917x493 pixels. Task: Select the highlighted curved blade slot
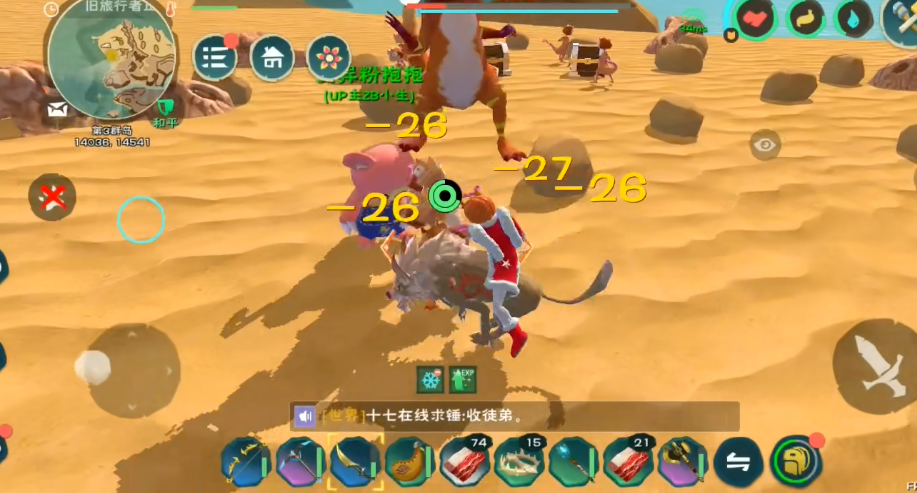tap(355, 462)
